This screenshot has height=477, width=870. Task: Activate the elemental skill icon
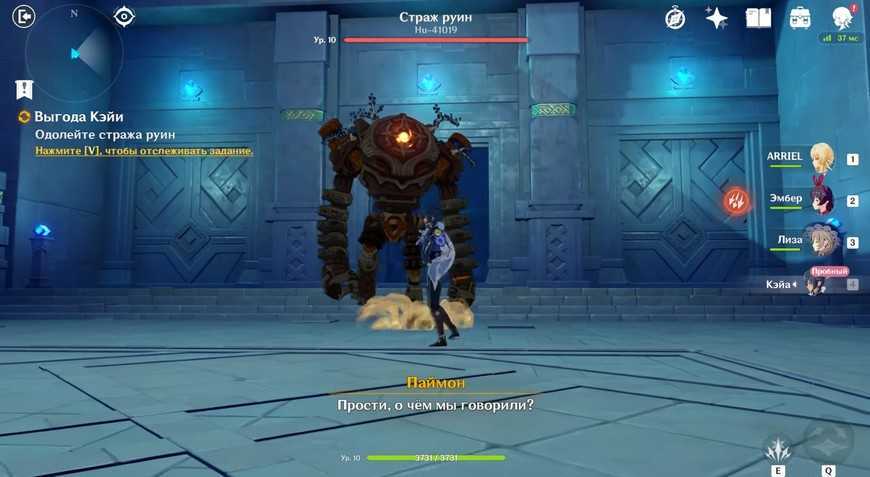tap(777, 446)
